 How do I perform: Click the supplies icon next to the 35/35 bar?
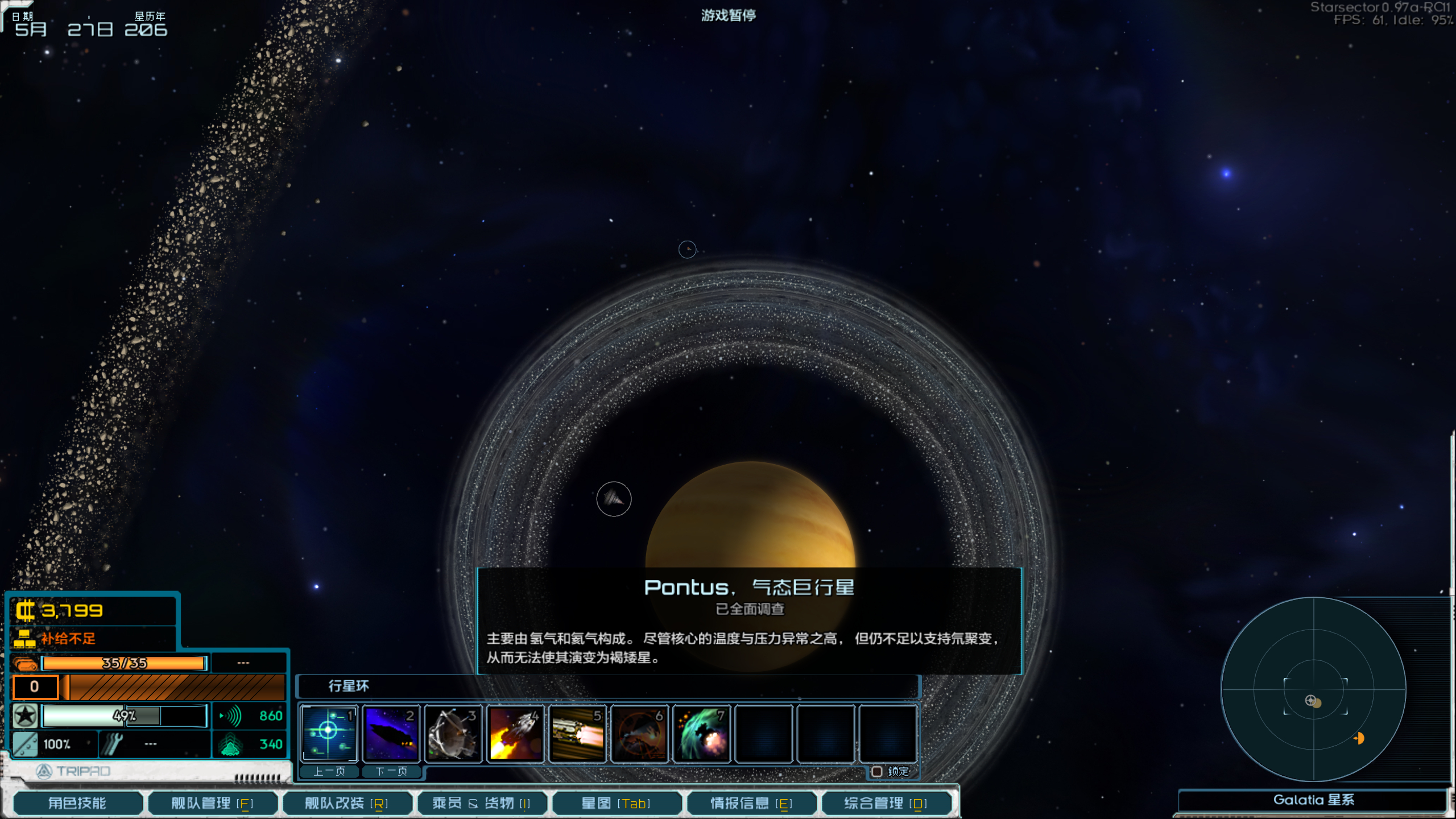click(25, 663)
